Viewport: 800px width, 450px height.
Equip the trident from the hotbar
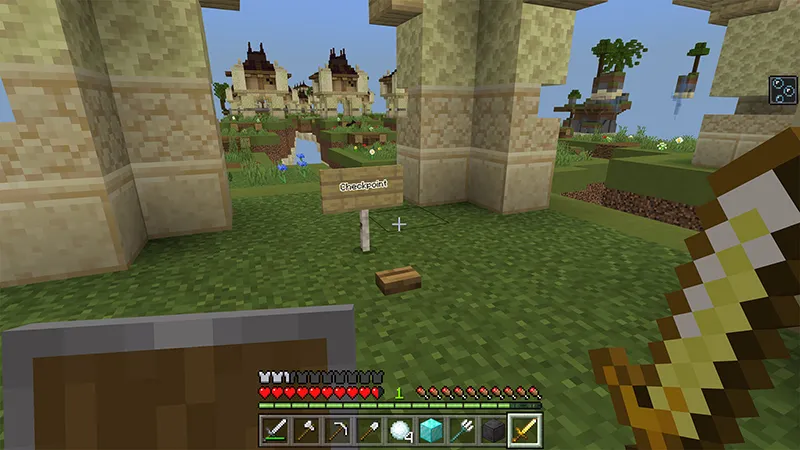pos(462,430)
